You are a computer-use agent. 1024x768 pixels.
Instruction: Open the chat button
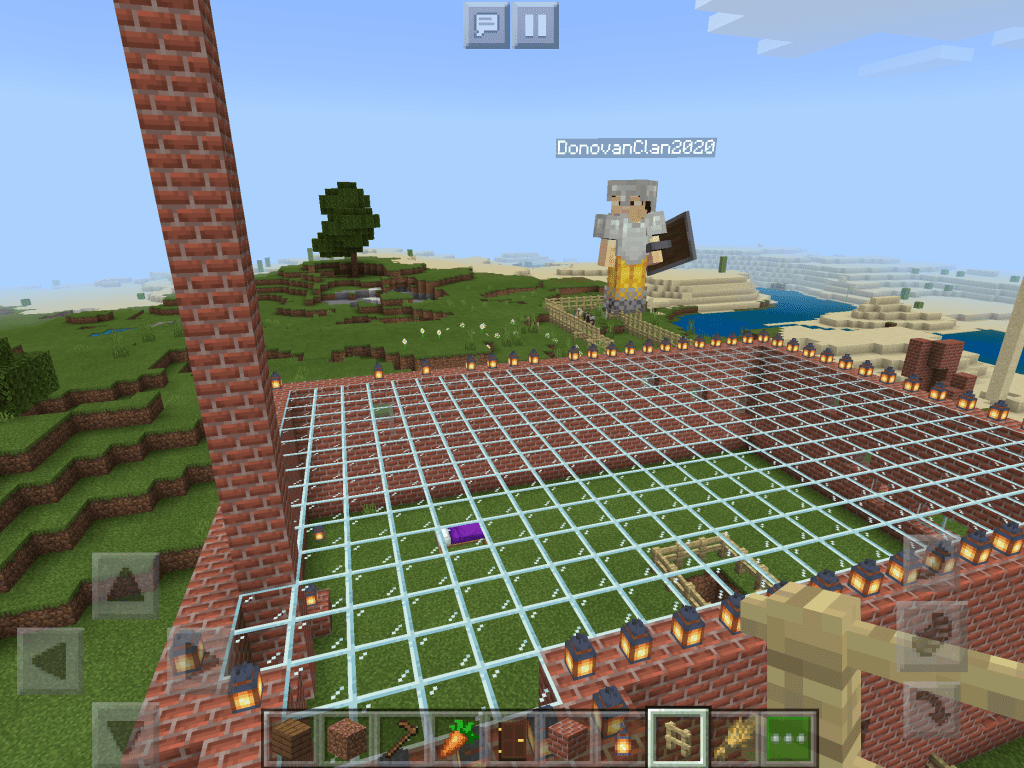[x=487, y=24]
